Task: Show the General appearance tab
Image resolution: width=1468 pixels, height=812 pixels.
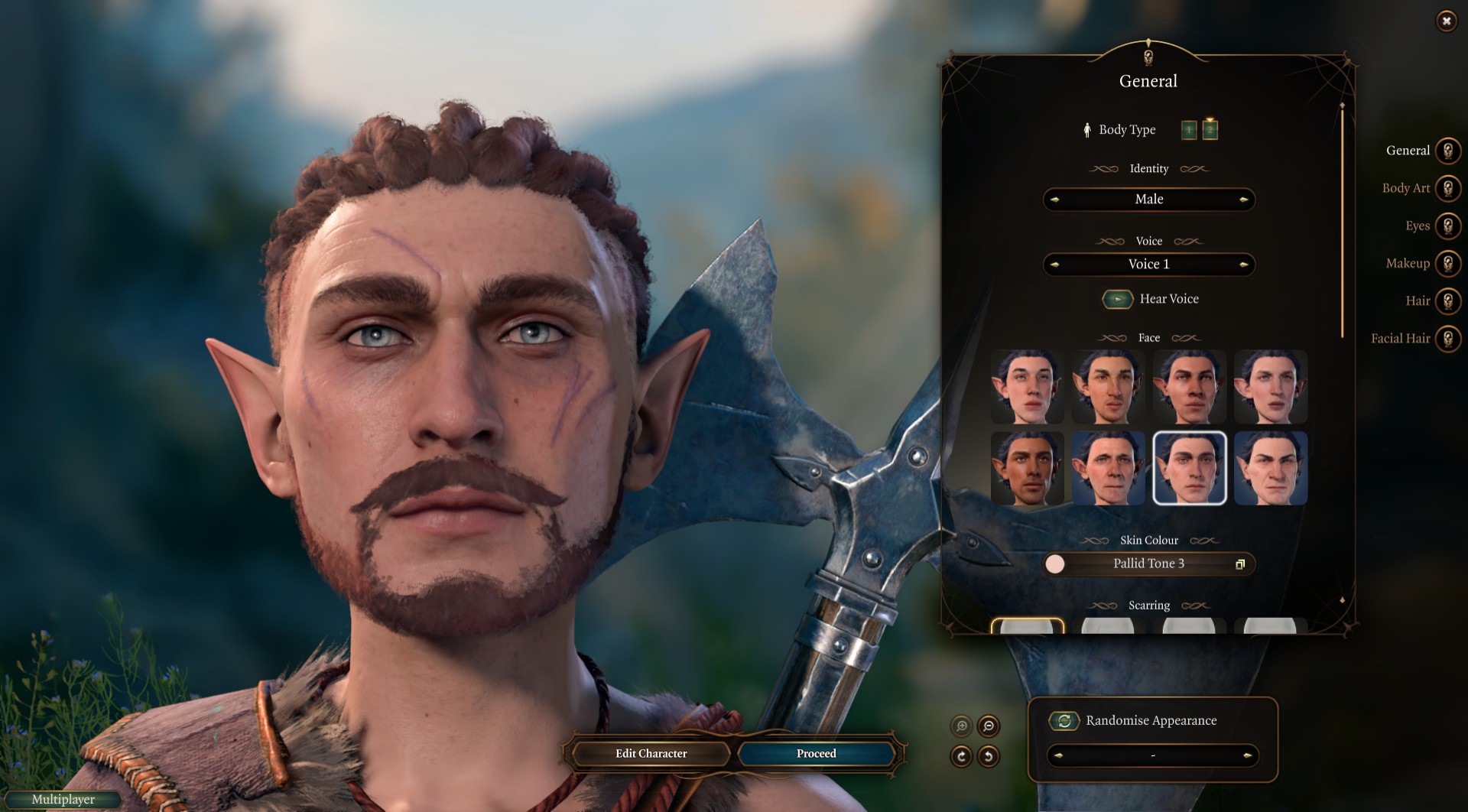Action: click(x=1447, y=151)
